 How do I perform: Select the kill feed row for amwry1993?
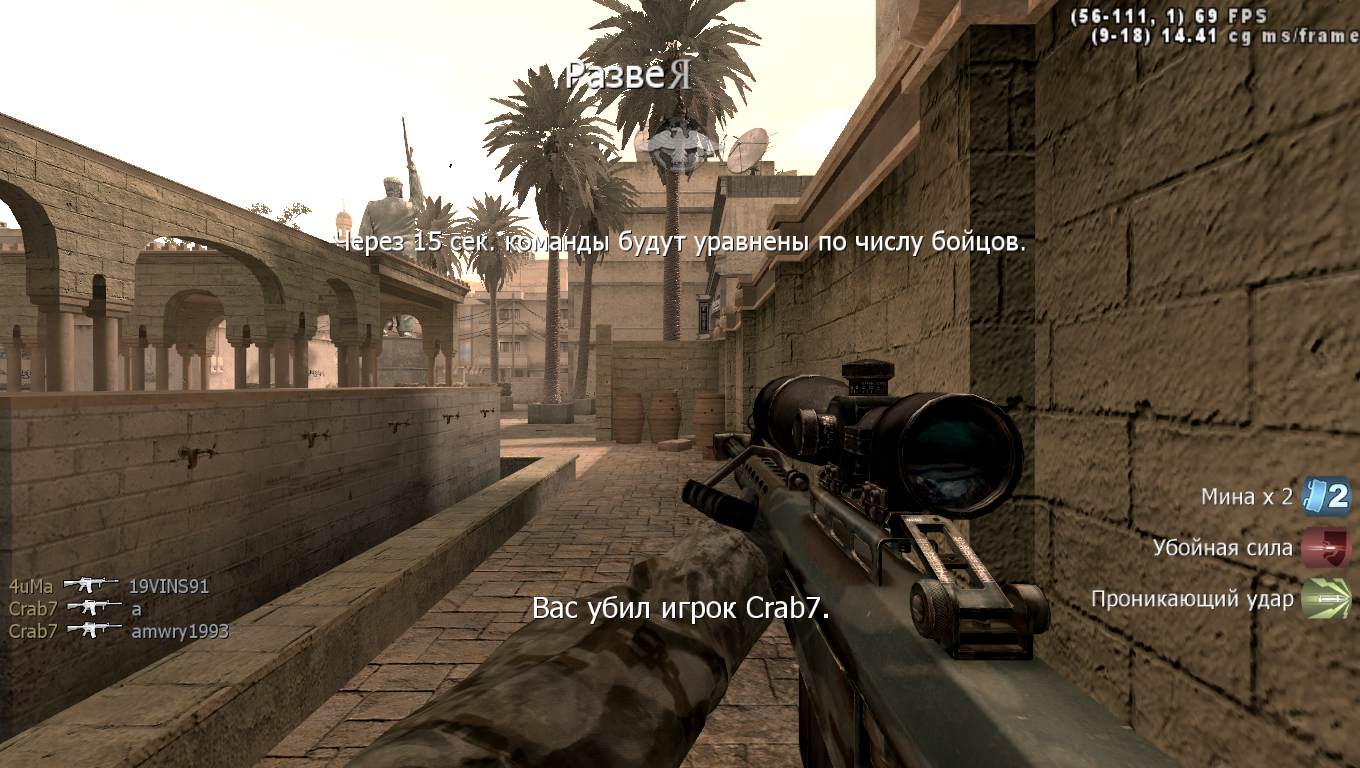pyautogui.click(x=118, y=631)
